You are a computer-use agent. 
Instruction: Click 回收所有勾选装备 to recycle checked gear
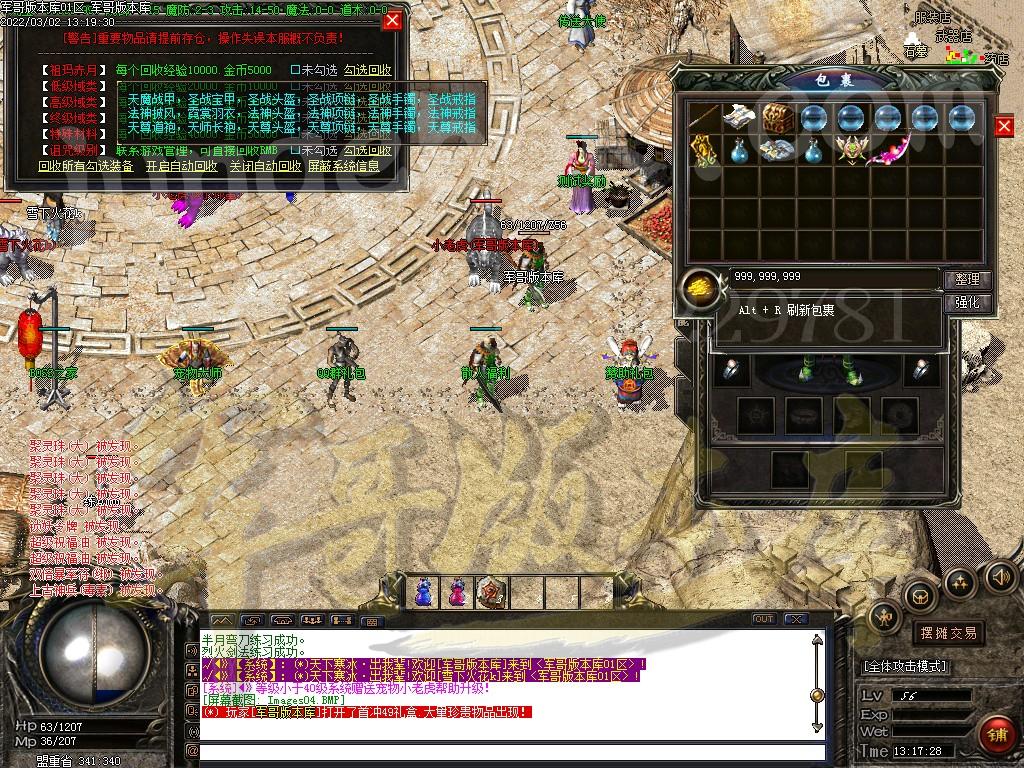pos(86,166)
